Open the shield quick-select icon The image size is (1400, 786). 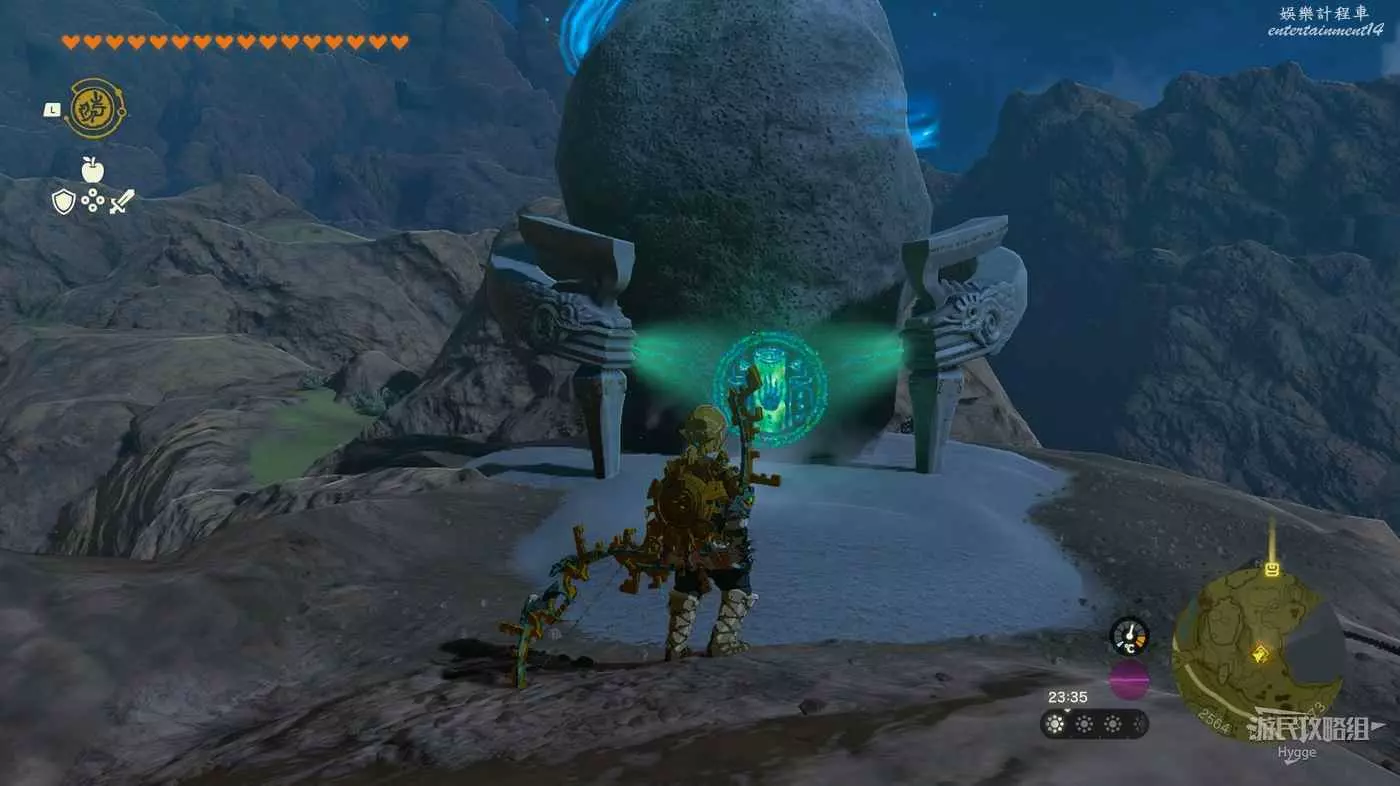pyautogui.click(x=63, y=202)
